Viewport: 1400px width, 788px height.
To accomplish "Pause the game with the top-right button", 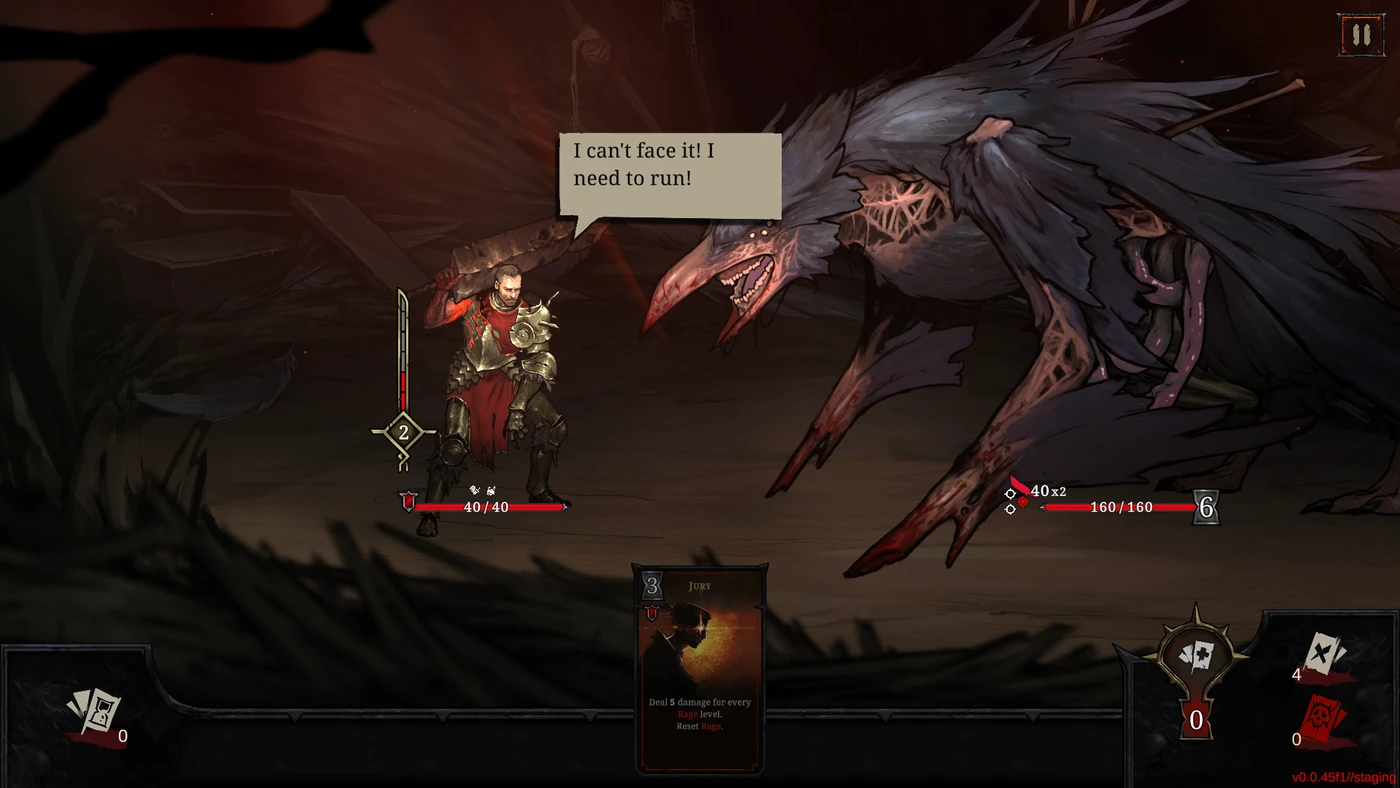I will [x=1360, y=35].
